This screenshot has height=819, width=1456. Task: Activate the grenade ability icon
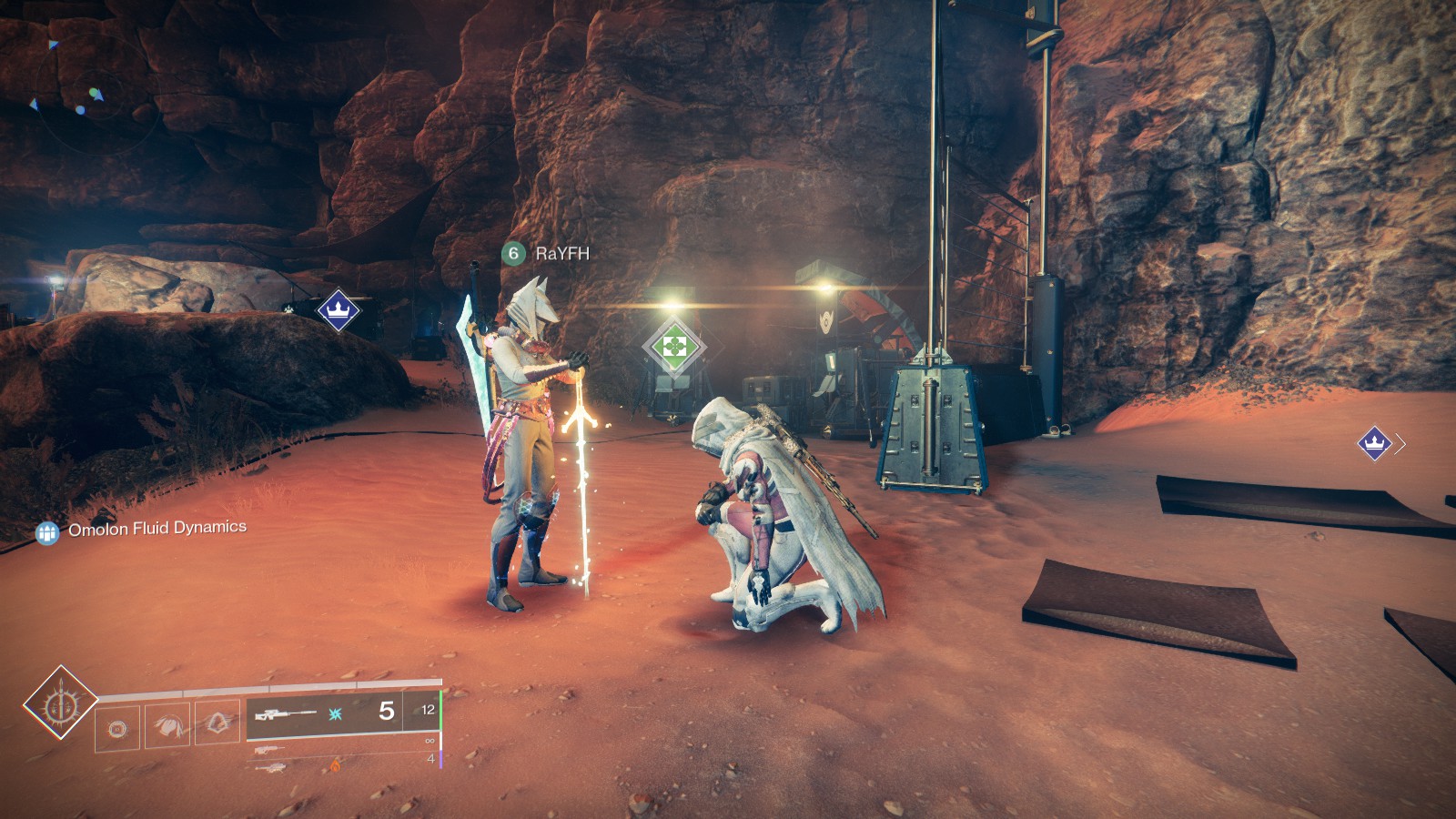(x=117, y=728)
